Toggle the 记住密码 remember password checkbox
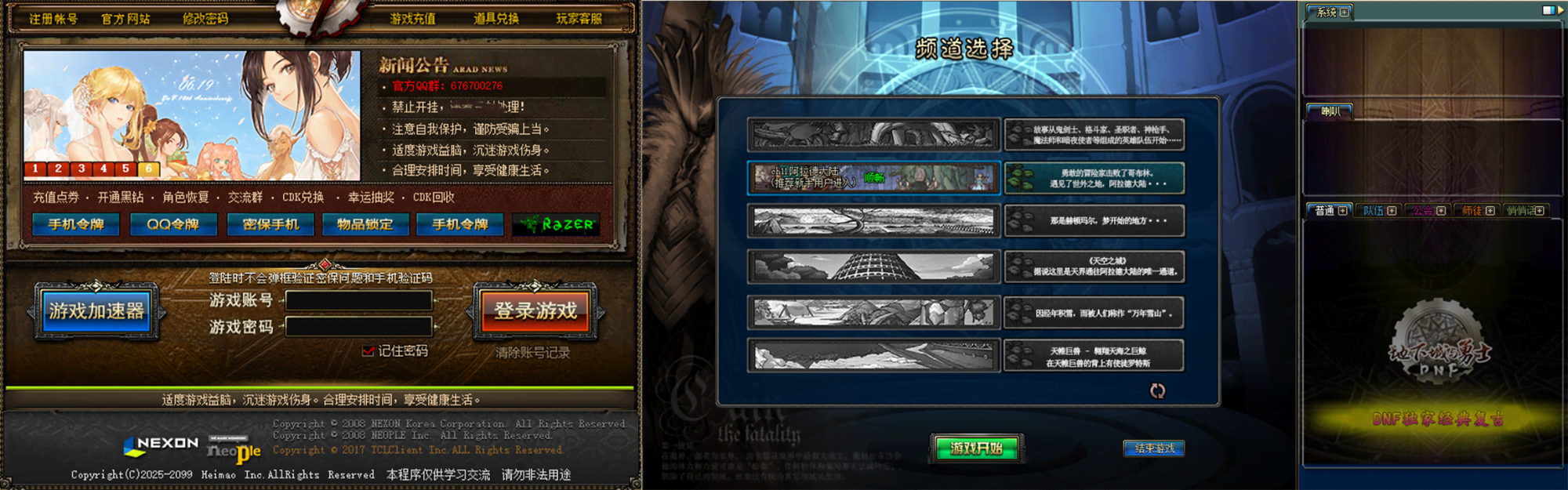This screenshot has width=1568, height=490. [368, 351]
